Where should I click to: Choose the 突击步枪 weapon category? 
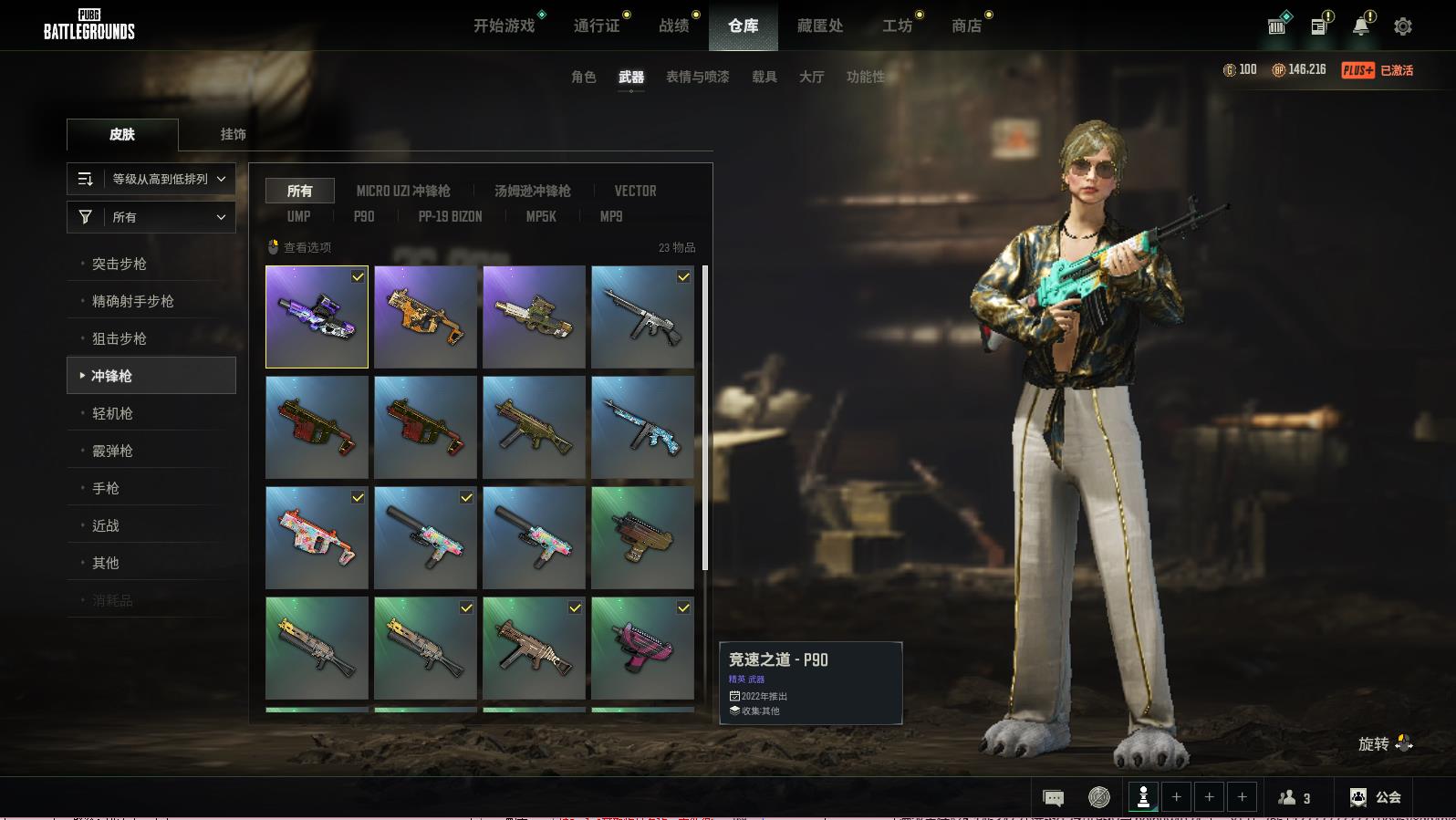pyautogui.click(x=120, y=264)
